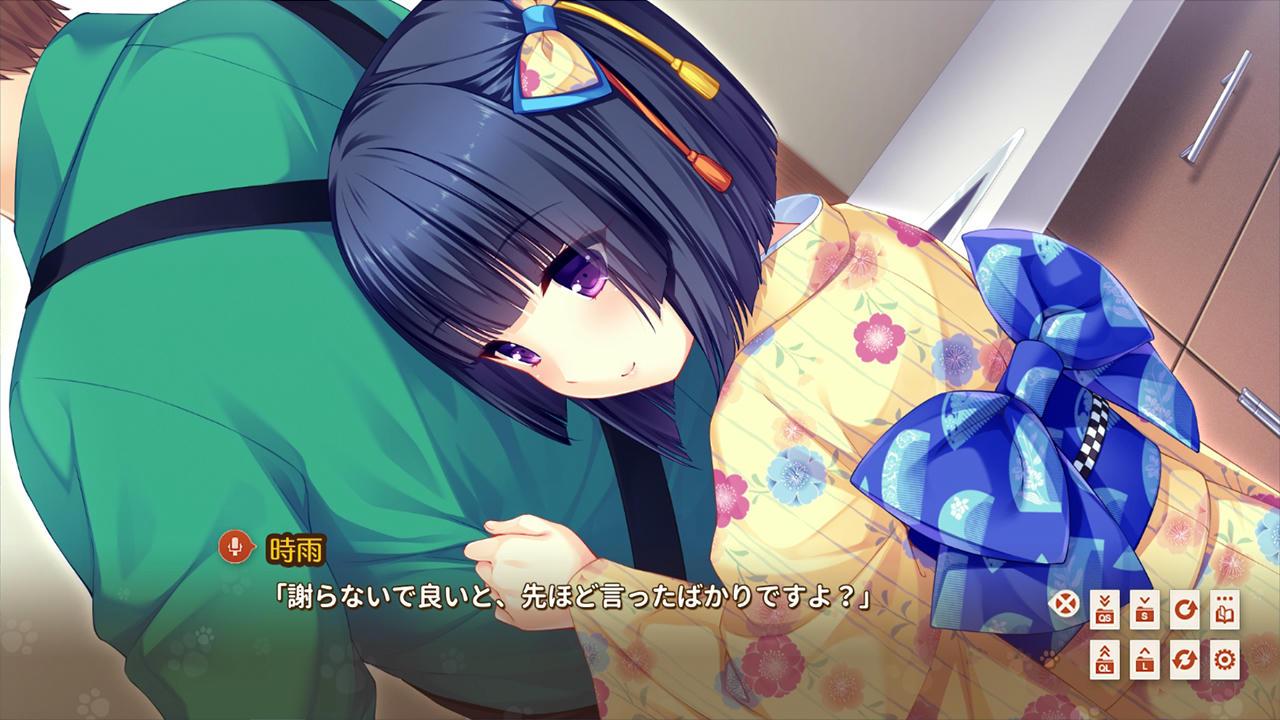Quick save the game with the QS icon
This screenshot has height=720, width=1280.
[x=1104, y=610]
